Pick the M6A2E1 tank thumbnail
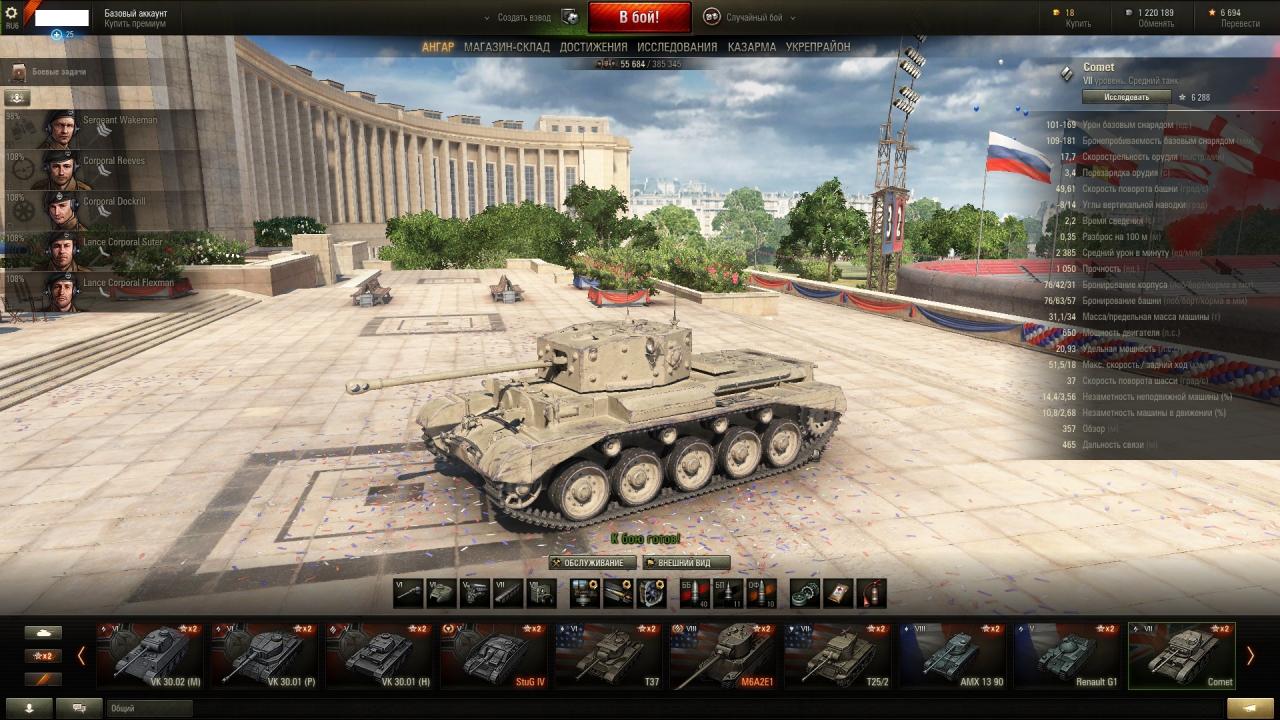This screenshot has height=720, width=1280. tap(723, 656)
